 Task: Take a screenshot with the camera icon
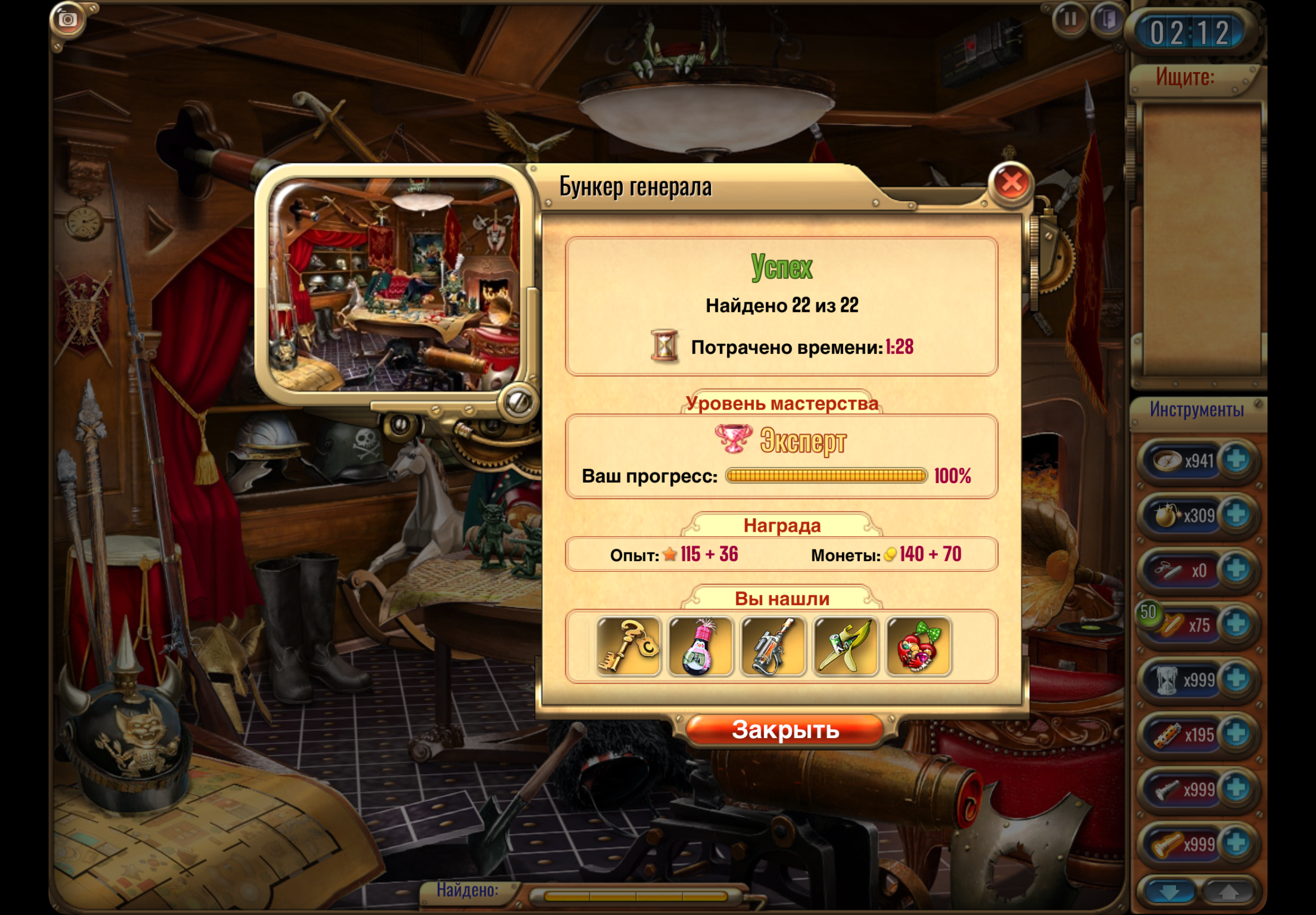68,20
